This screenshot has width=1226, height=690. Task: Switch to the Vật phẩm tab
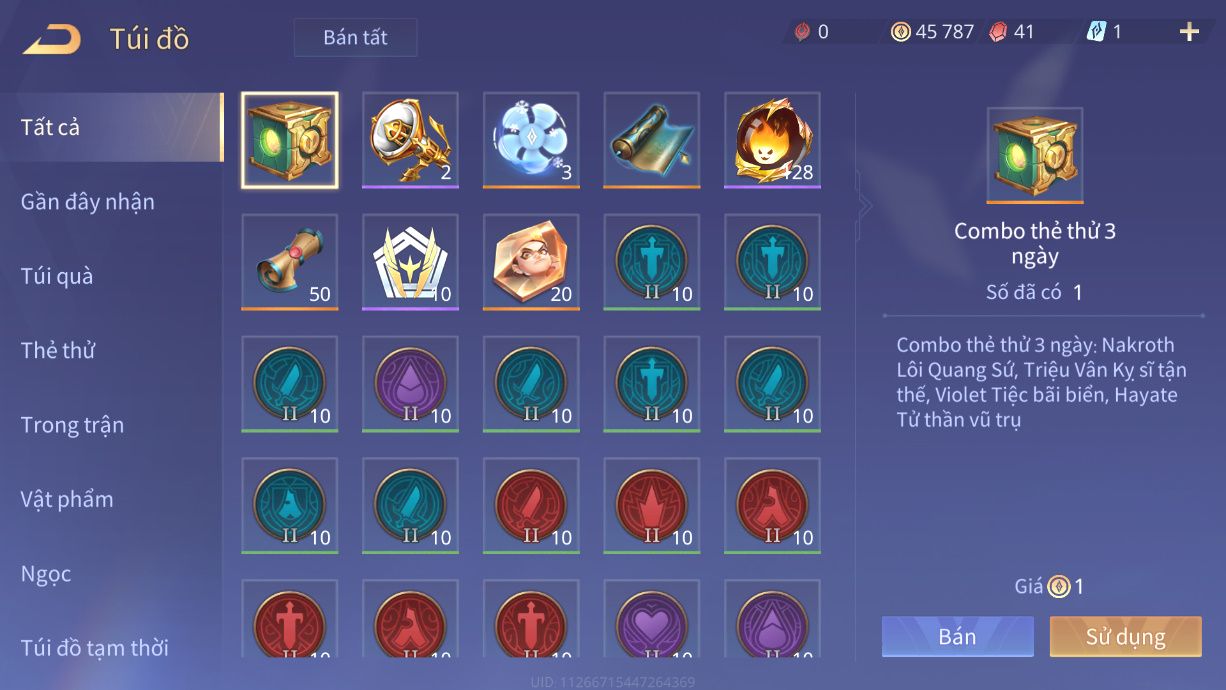tap(67, 499)
